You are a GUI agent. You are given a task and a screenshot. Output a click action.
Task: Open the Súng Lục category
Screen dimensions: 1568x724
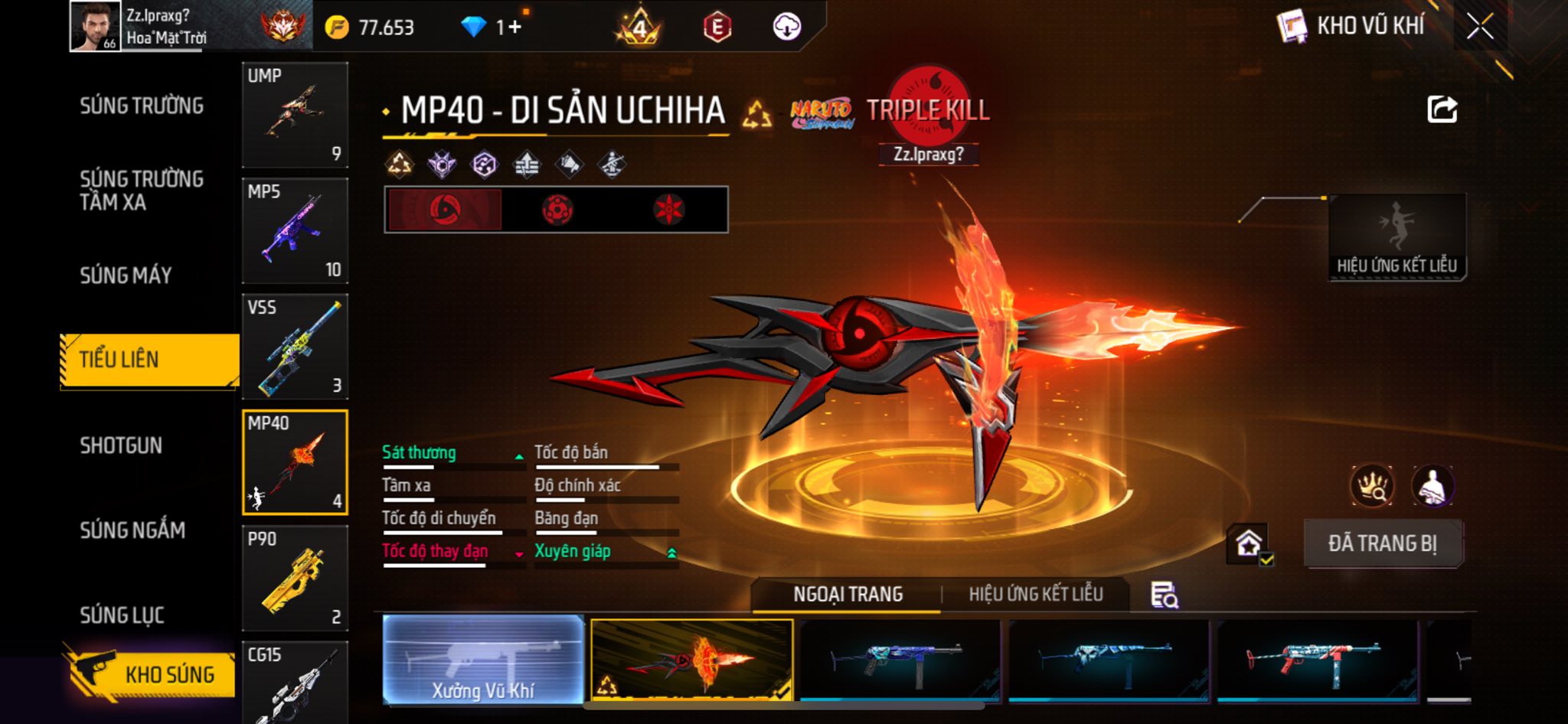(122, 615)
